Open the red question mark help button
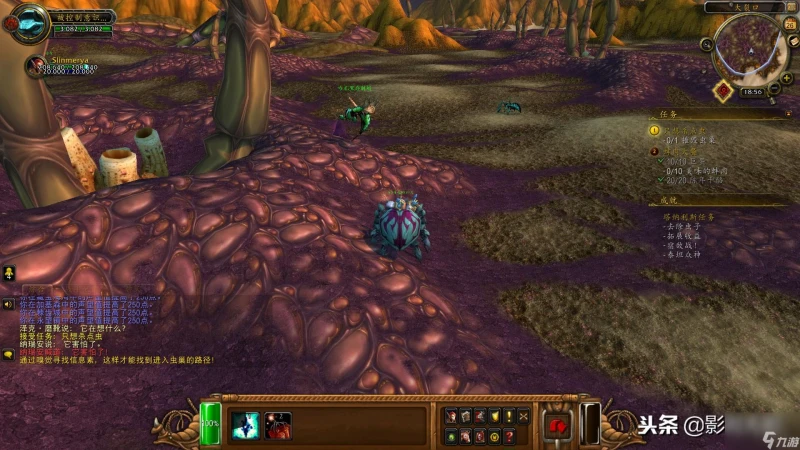This screenshot has height=450, width=800. [509, 436]
